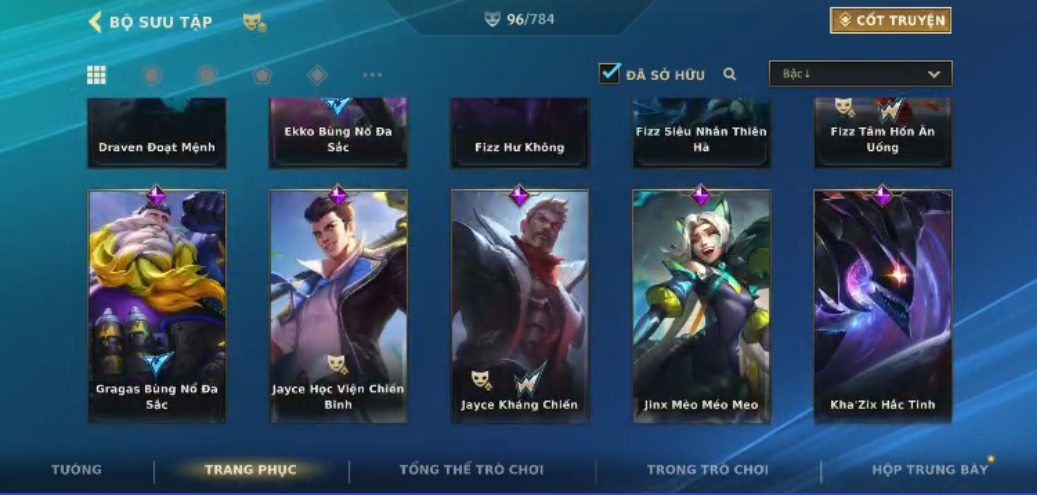Go to the Hộp Trưng Bày tab
1037x495 pixels.
930,470
